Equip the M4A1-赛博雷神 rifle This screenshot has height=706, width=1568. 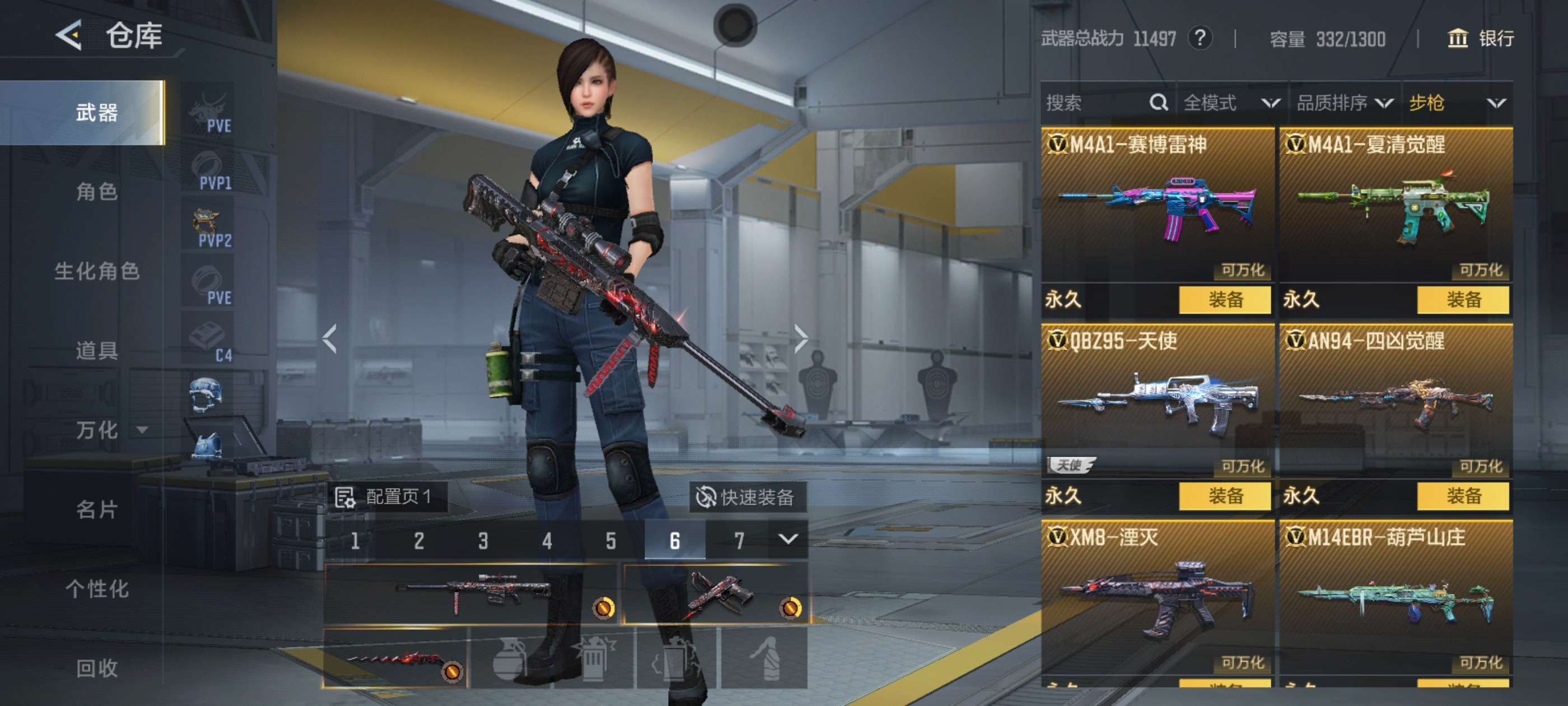[1225, 300]
